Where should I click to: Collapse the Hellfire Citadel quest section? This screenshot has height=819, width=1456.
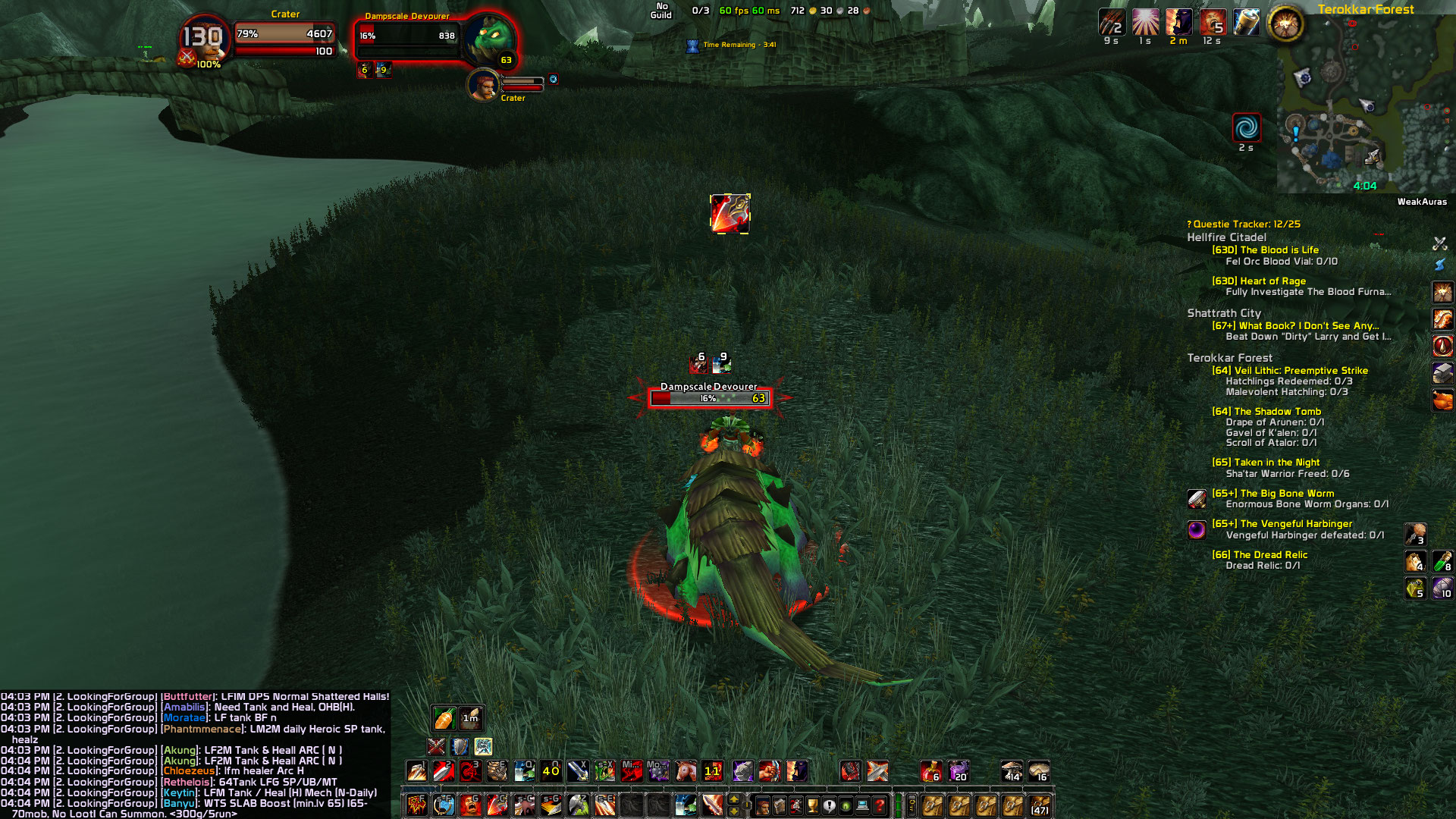[x=1228, y=237]
